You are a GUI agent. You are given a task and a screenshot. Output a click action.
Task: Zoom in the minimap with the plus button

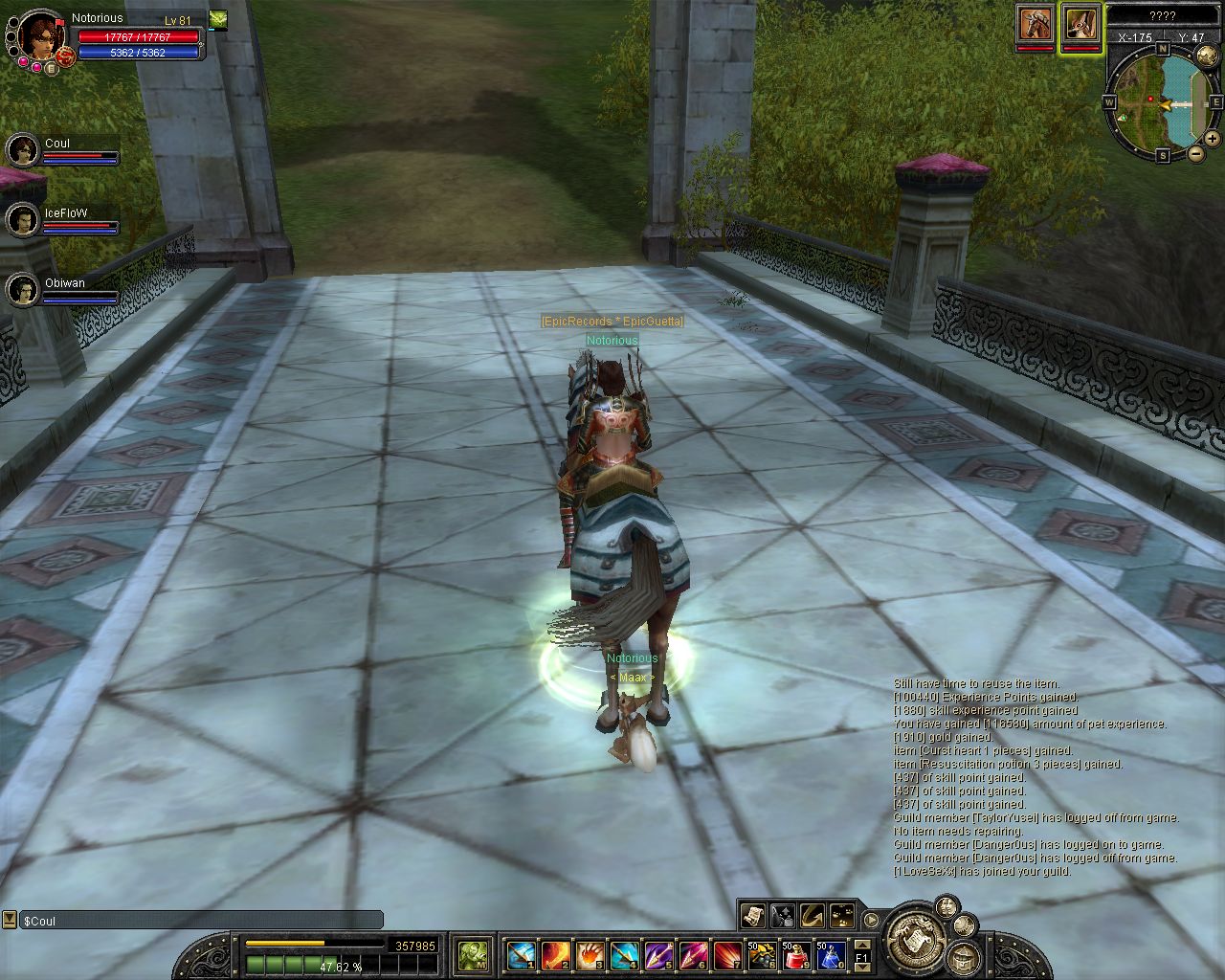coord(1213,139)
